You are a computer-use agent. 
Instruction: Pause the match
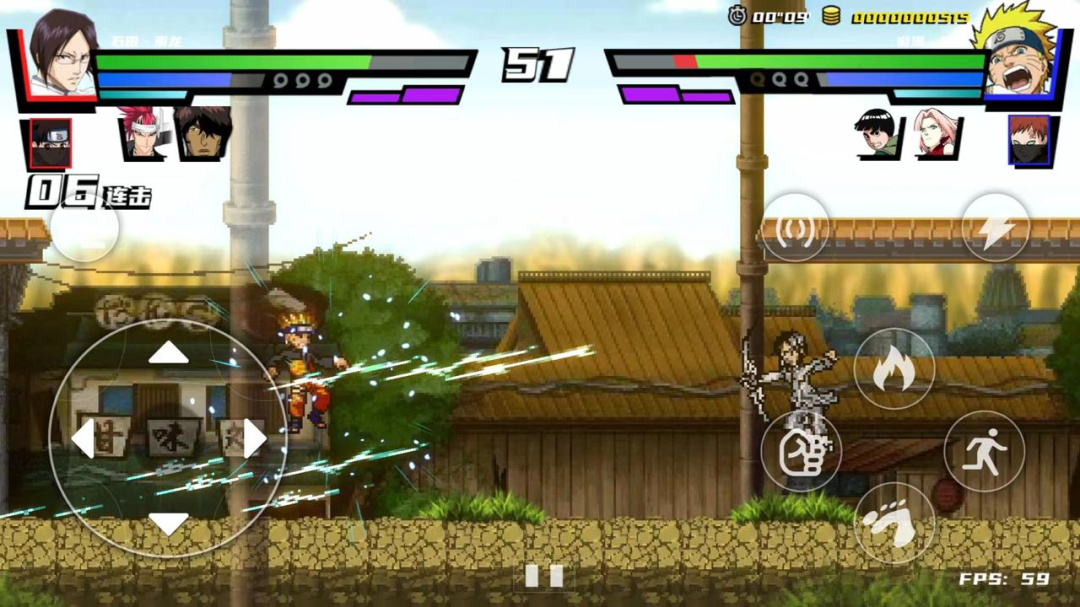tap(544, 575)
